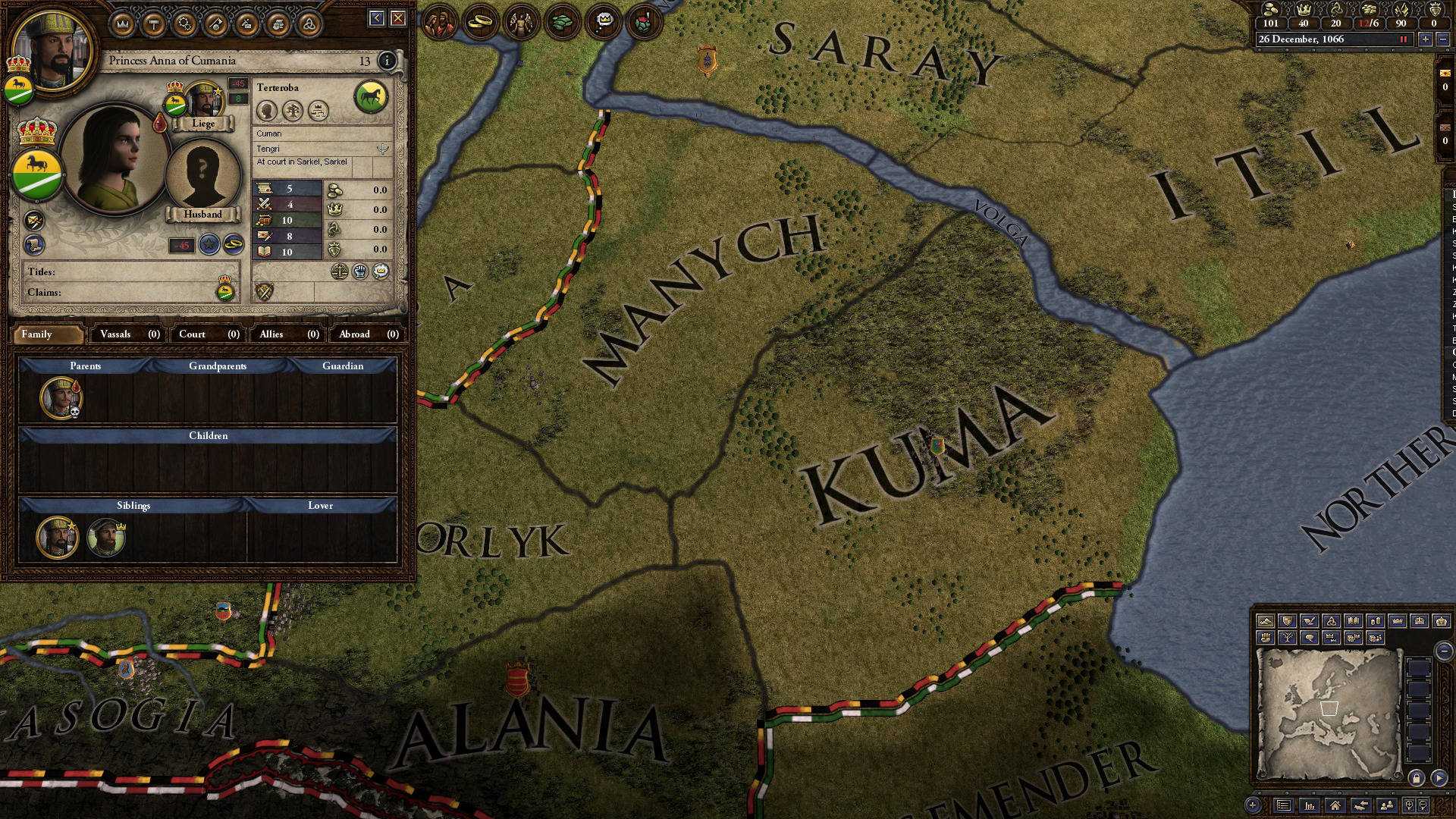Screen dimensions: 1456x819
Task: Click the Husband portrait in Anna's window
Action: [202, 171]
